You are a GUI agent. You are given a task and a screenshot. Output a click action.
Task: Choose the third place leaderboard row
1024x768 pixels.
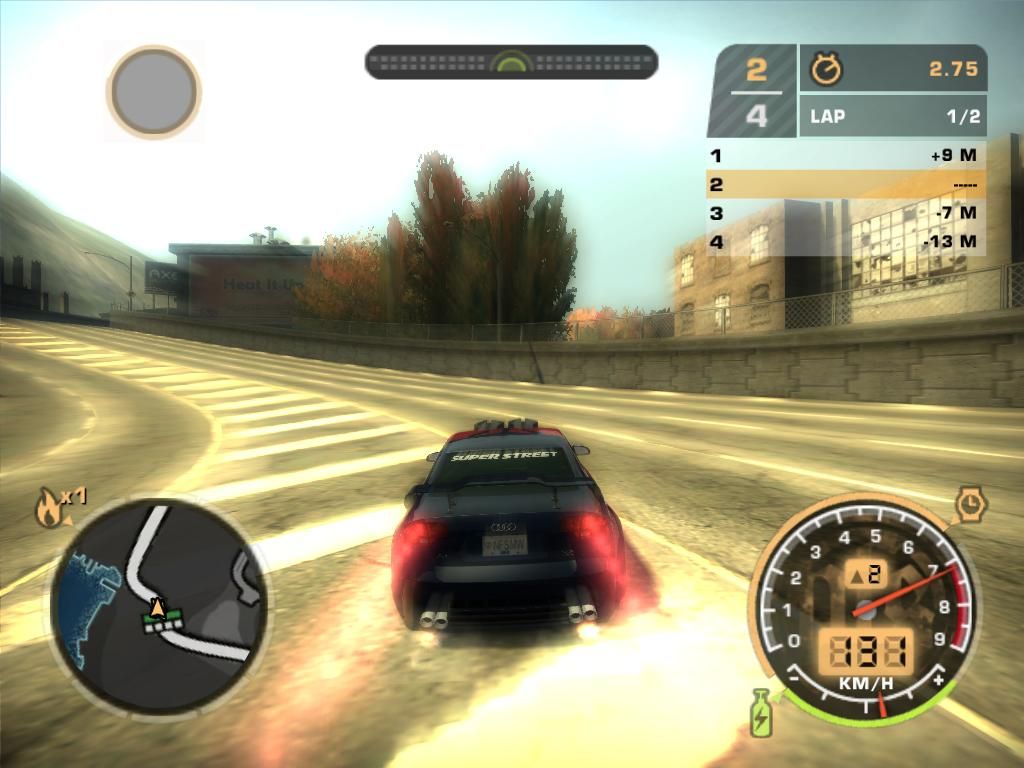coord(846,213)
